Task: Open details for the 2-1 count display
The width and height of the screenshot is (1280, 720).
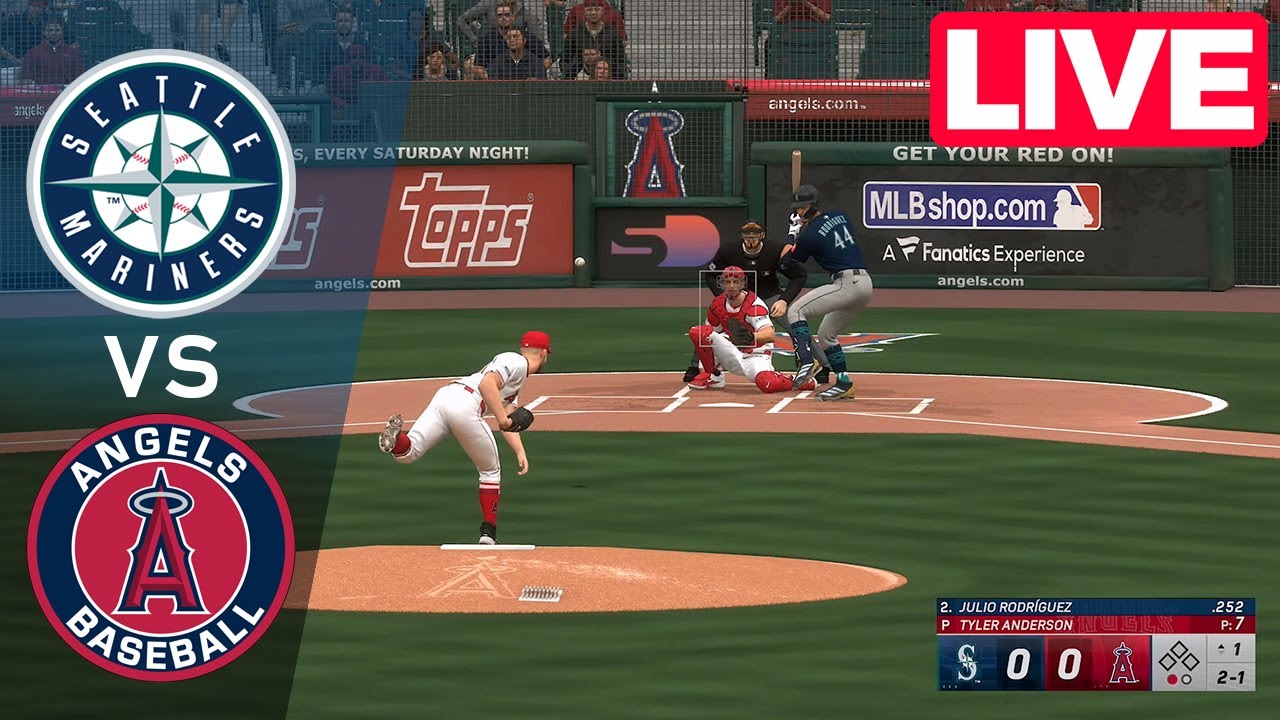Action: [x=1229, y=679]
